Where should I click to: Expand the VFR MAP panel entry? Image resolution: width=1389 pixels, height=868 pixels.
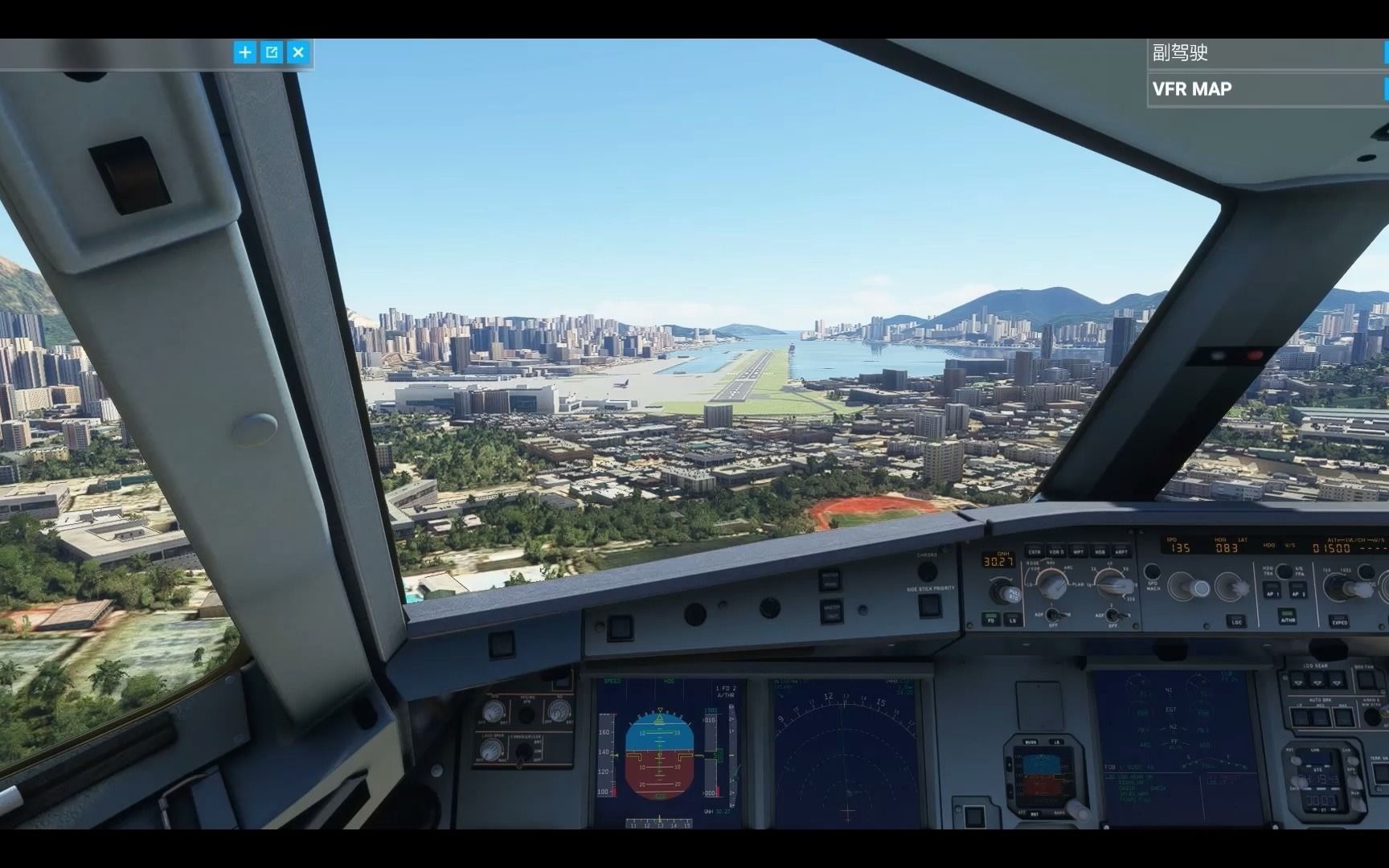pyautogui.click(x=1384, y=88)
